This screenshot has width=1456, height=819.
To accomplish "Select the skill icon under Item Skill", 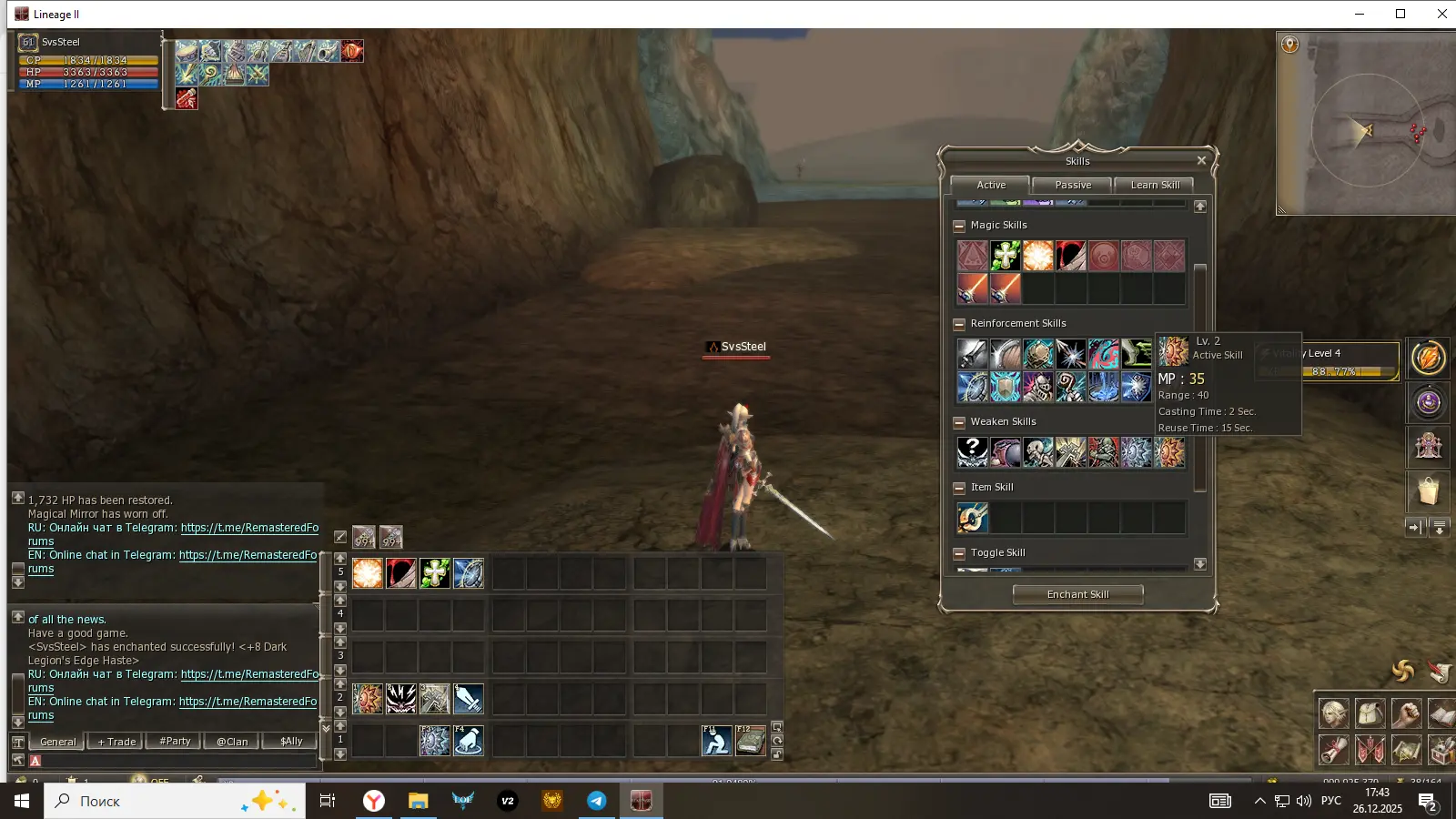I will pos(972,518).
